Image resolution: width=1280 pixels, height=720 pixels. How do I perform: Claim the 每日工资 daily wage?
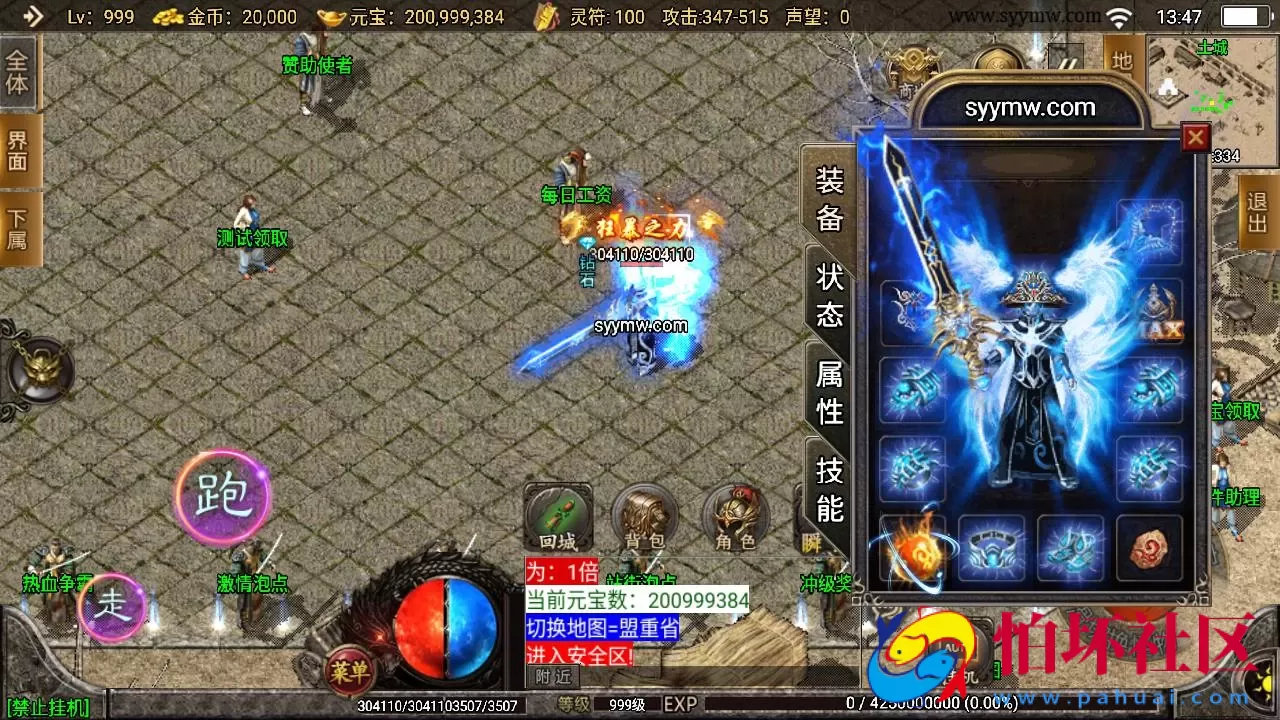click(578, 193)
